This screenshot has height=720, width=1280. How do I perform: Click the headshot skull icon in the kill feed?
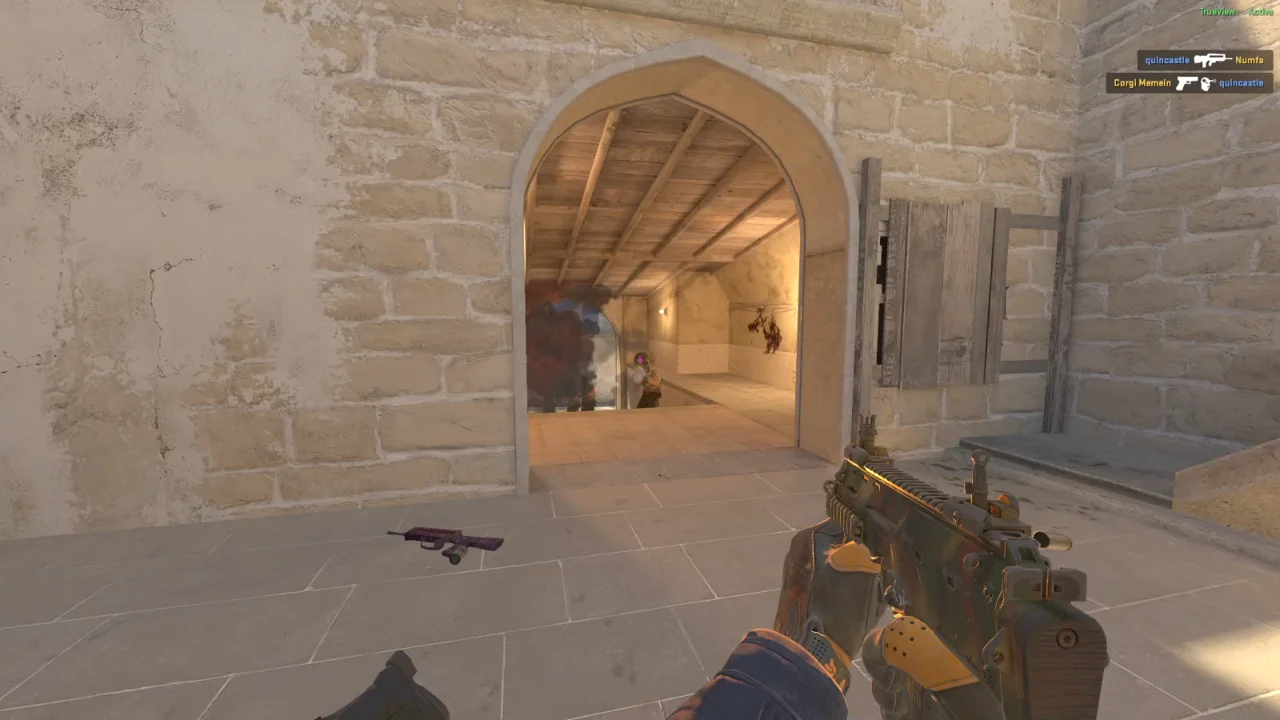[x=1207, y=83]
